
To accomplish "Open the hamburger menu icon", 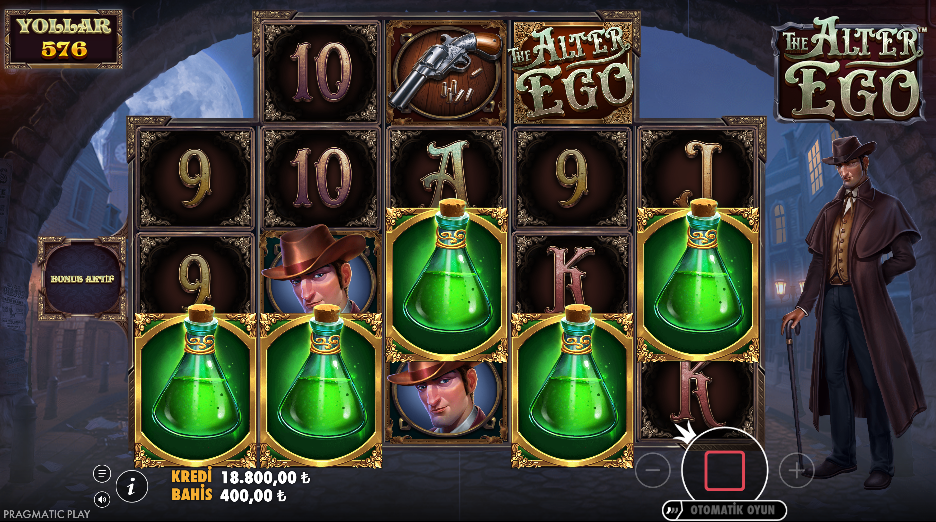I will pos(102,473).
